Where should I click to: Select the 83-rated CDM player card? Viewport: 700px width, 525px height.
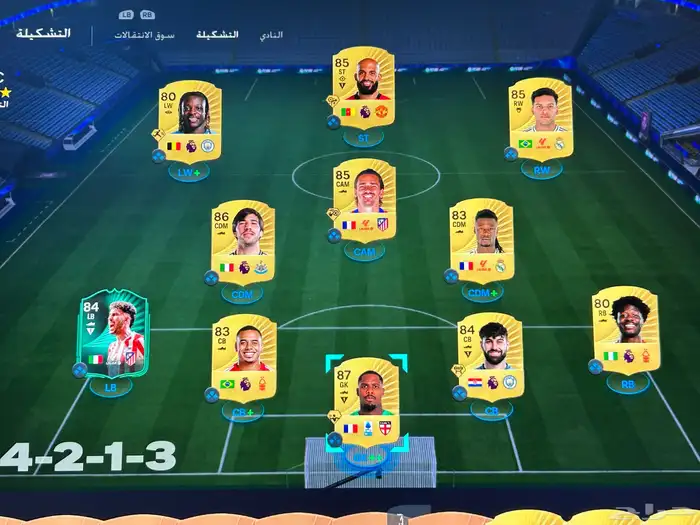point(481,239)
